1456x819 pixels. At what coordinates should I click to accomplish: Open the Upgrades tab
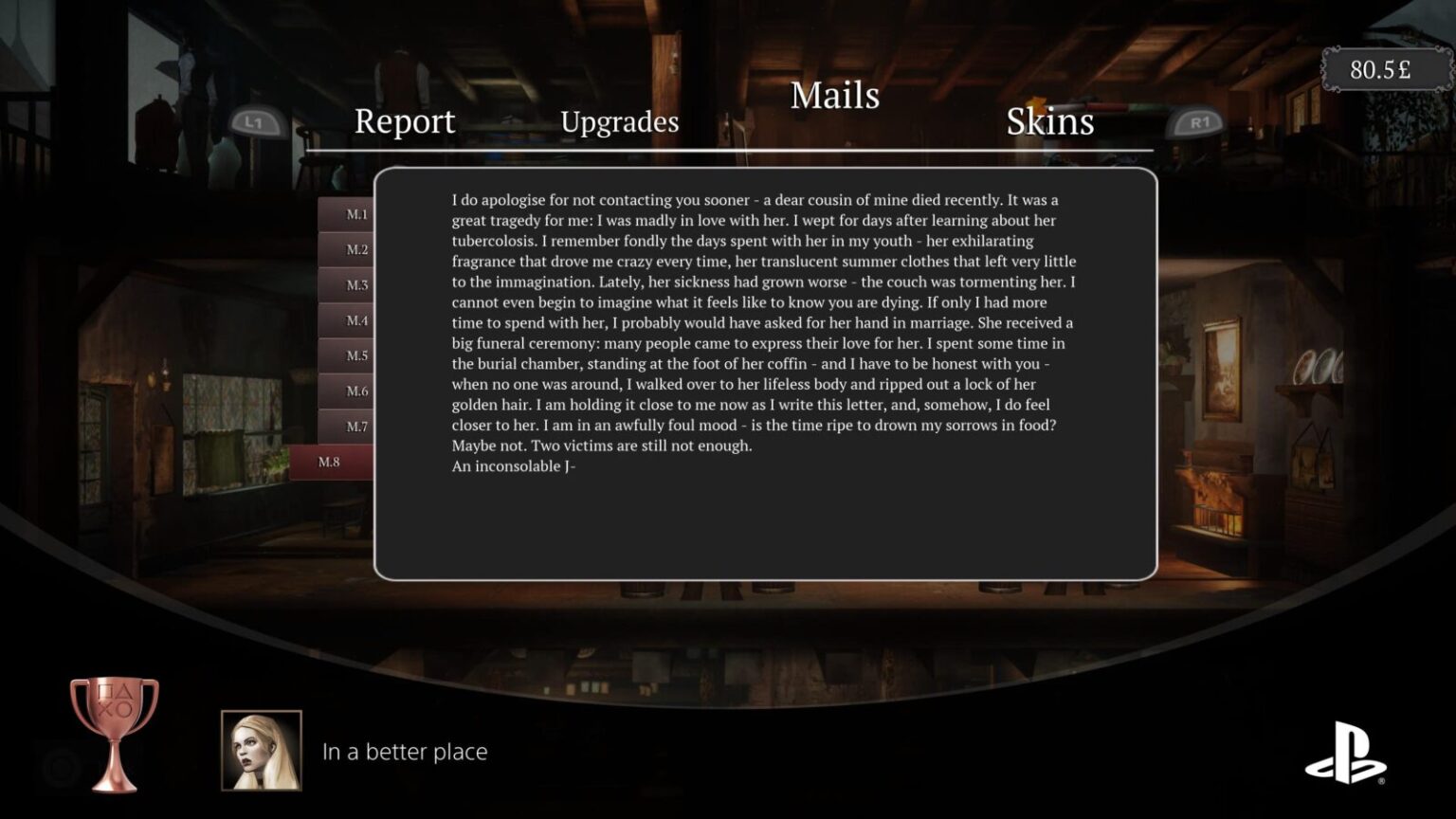pos(620,121)
